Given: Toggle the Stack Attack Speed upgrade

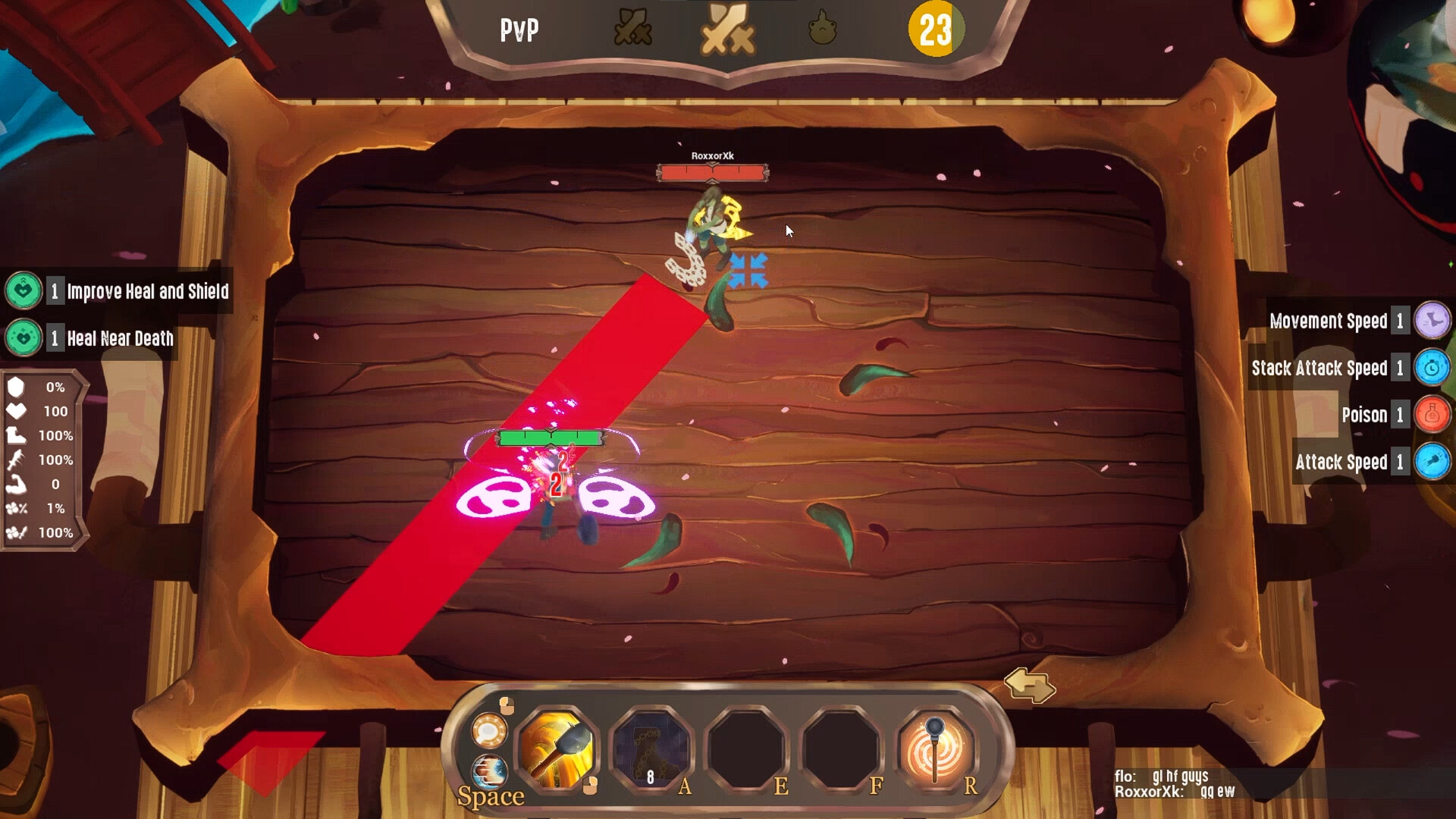Looking at the screenshot, I should [1431, 368].
